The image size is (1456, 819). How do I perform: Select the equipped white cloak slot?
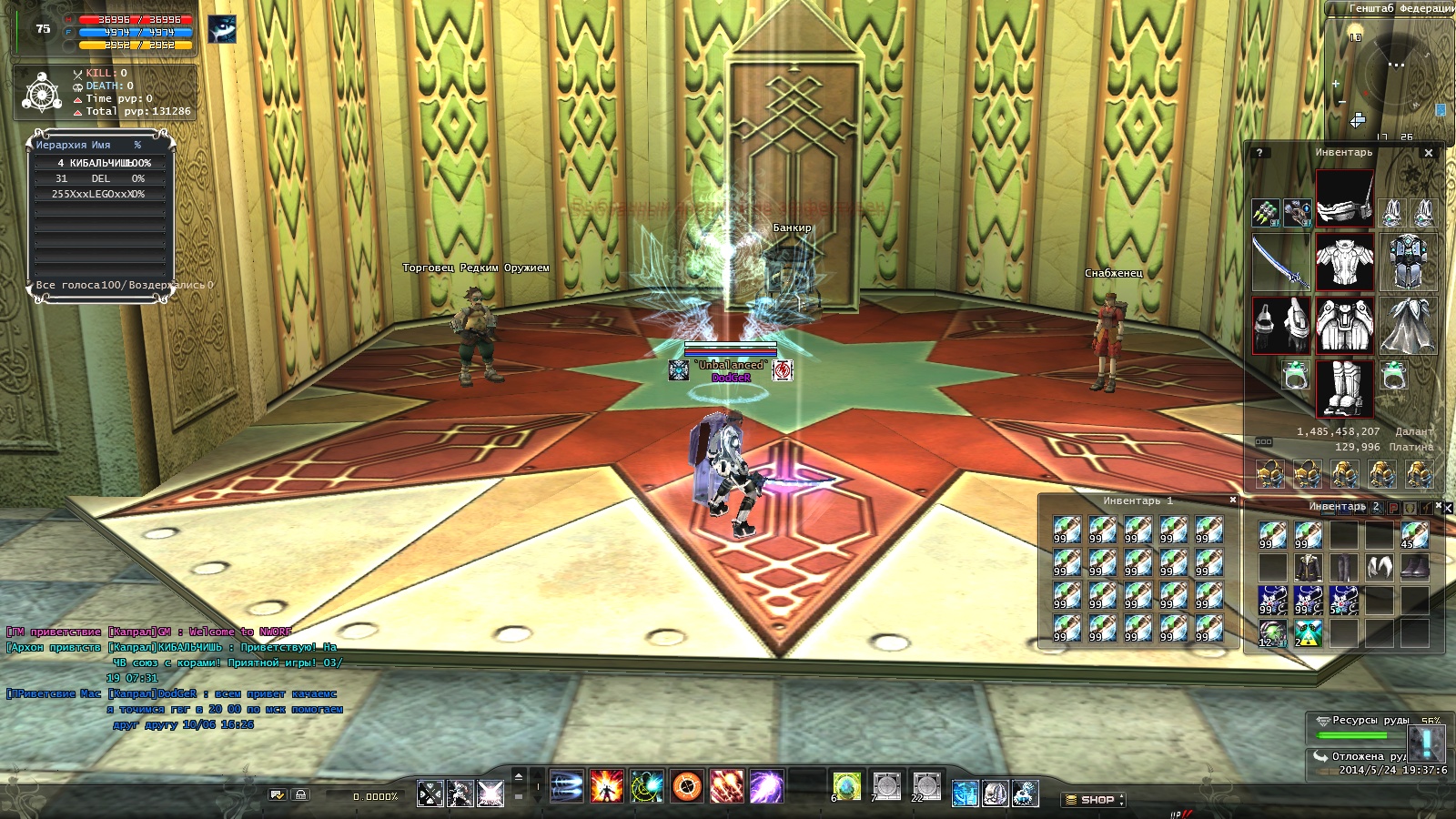pyautogui.click(x=1408, y=325)
